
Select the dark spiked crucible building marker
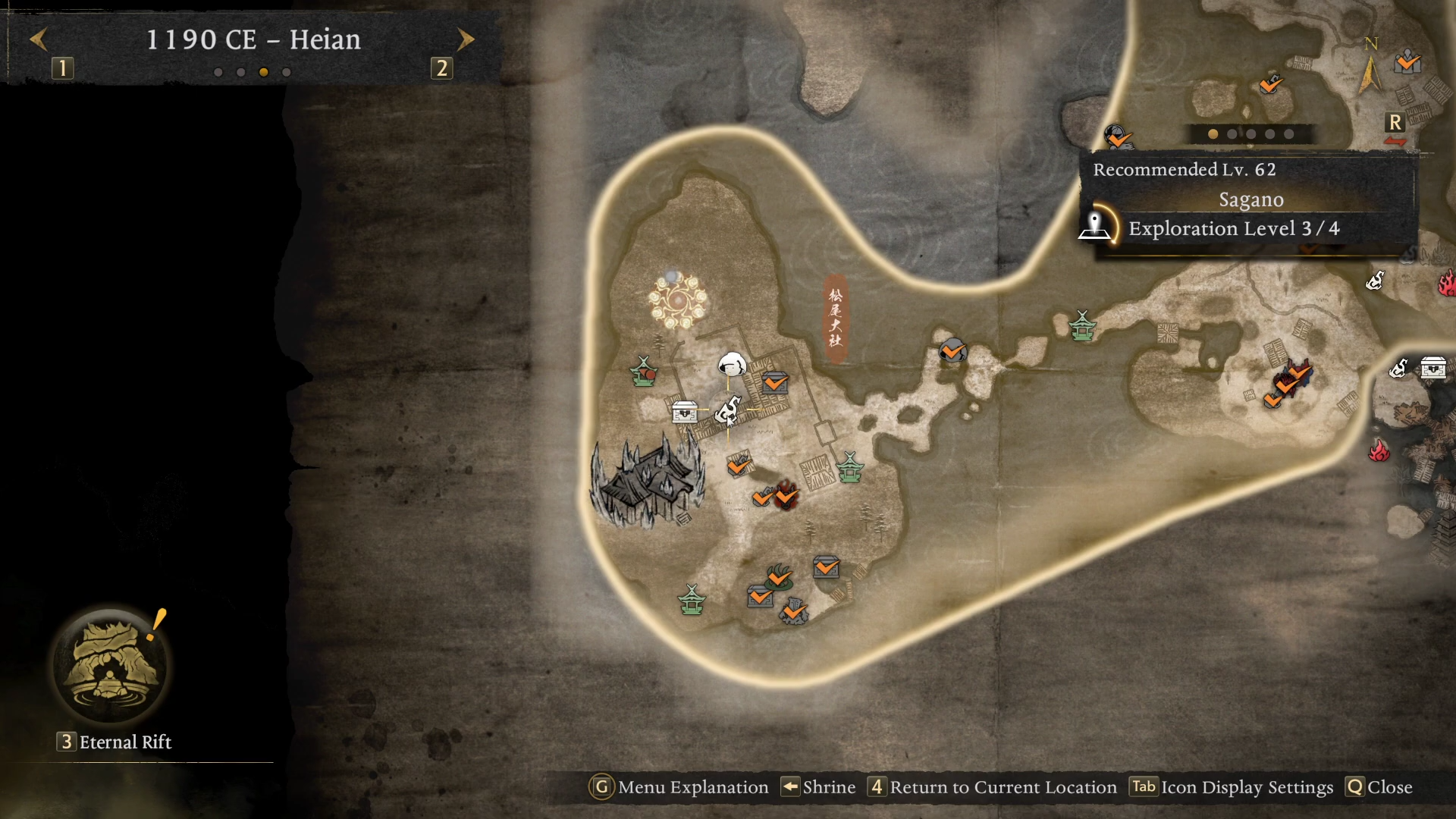(647, 481)
